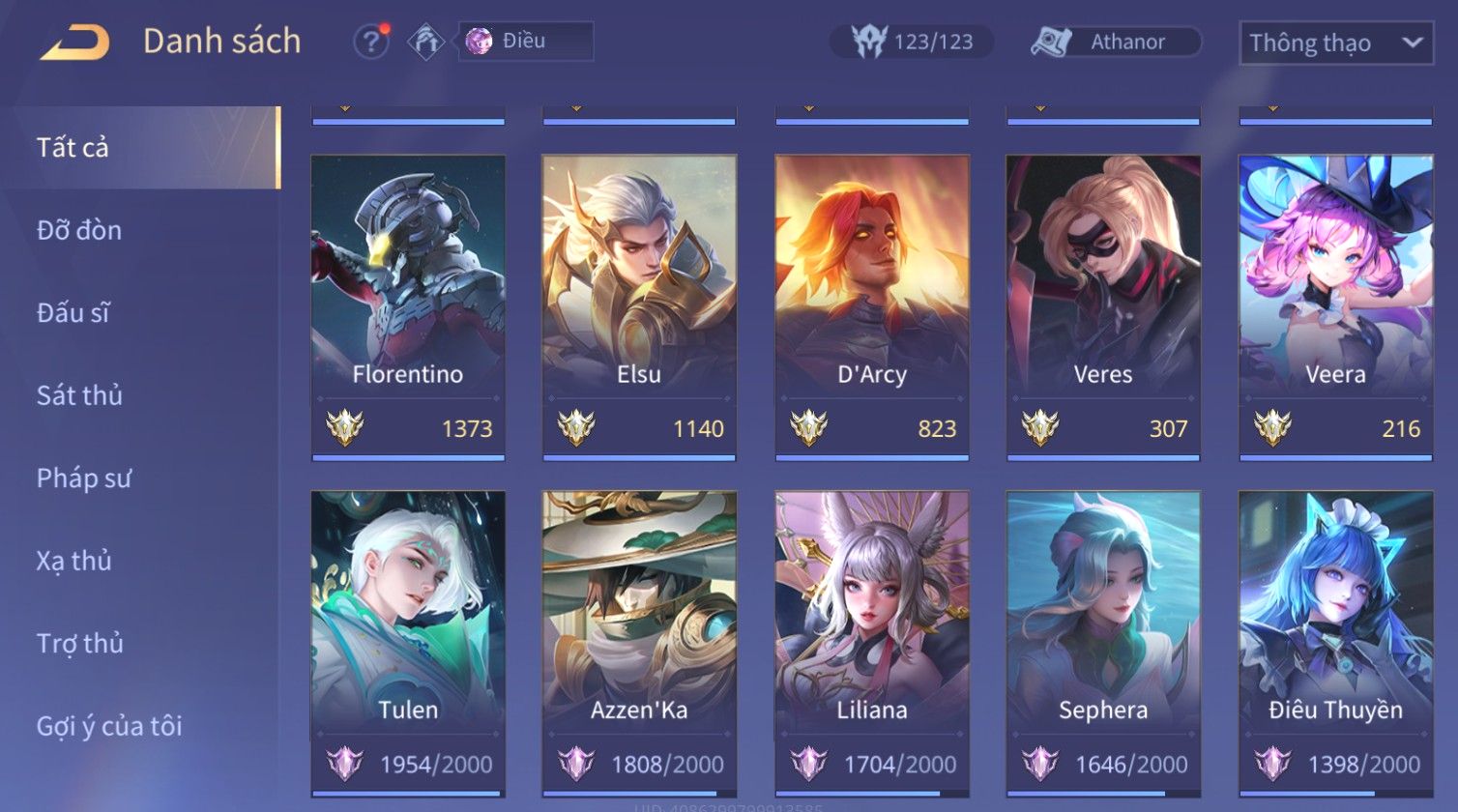The width and height of the screenshot is (1458, 812).
Task: Open the question mark help icon
Action: [x=370, y=42]
